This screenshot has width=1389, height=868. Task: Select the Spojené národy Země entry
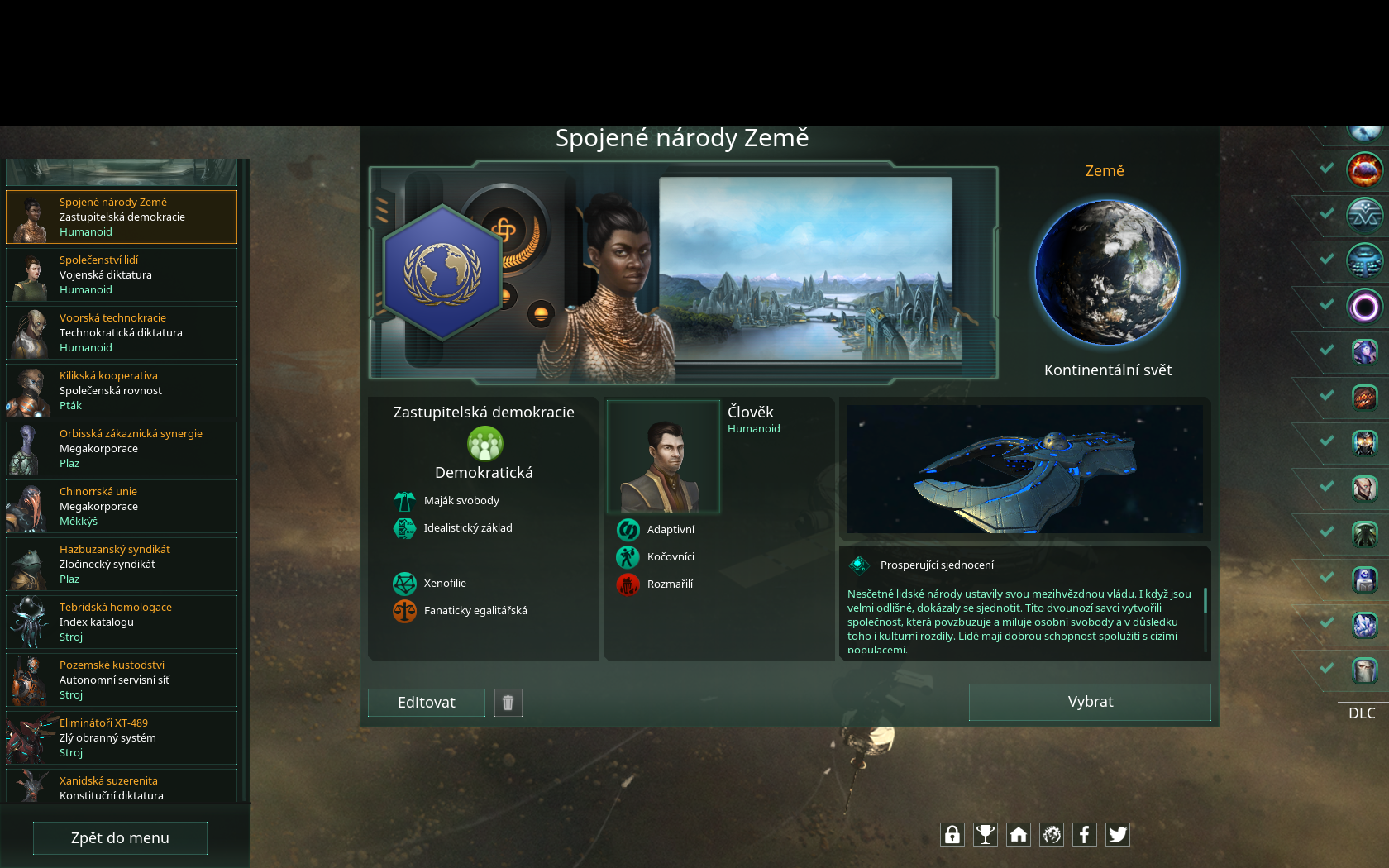pyautogui.click(x=122, y=217)
